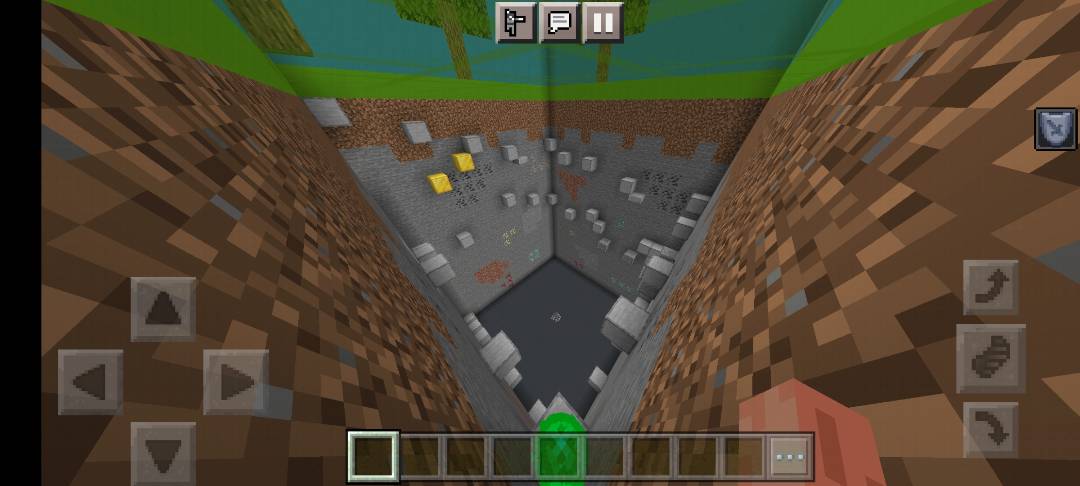Tap the move right arrow

click(236, 382)
